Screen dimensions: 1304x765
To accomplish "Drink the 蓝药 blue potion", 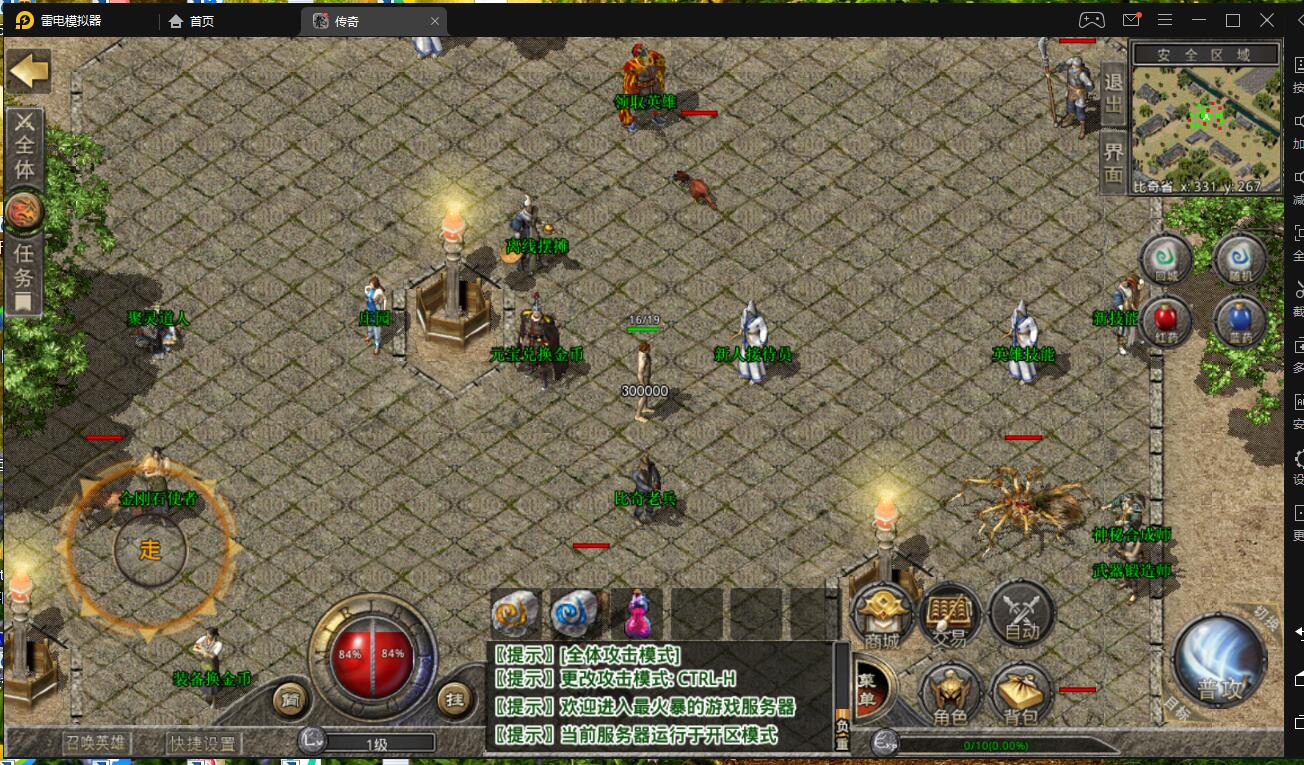I will click(x=1240, y=321).
